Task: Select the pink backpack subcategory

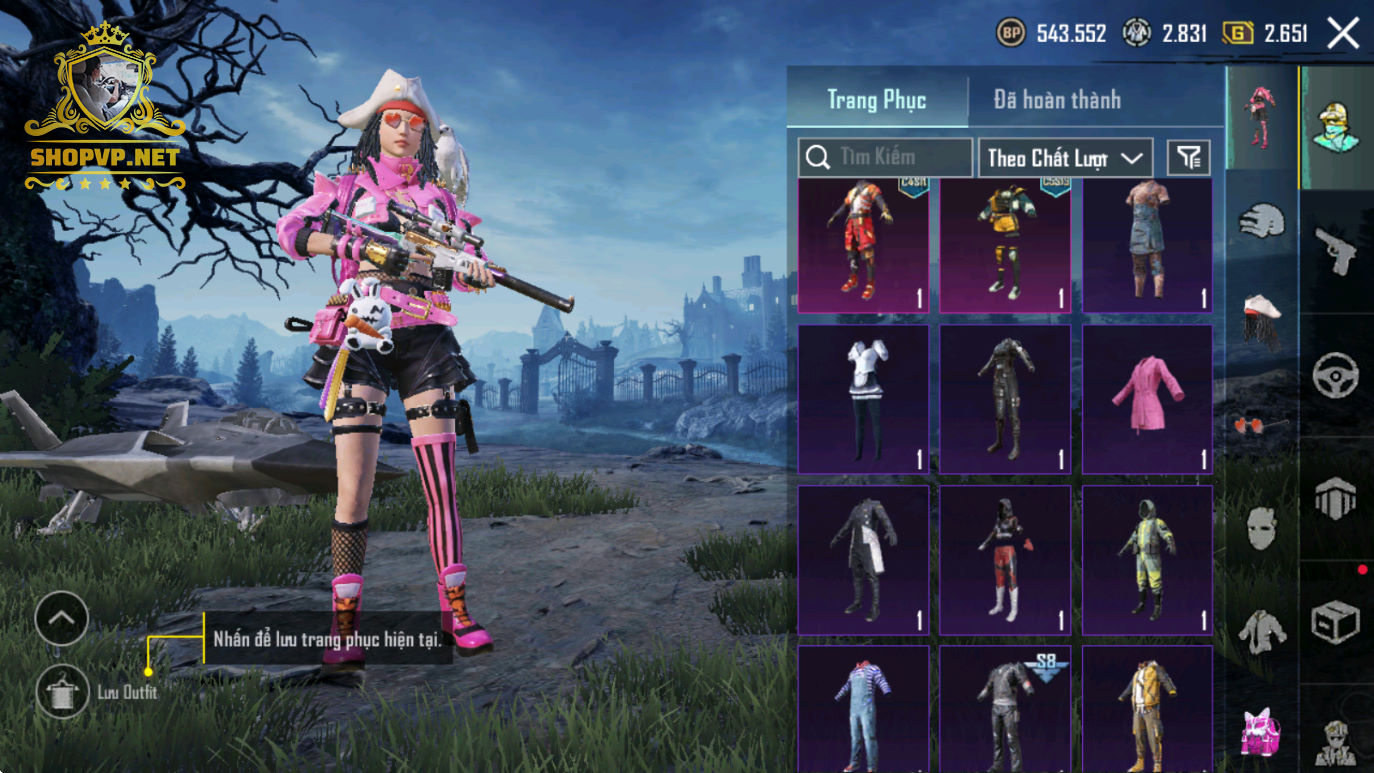Action: (1262, 733)
